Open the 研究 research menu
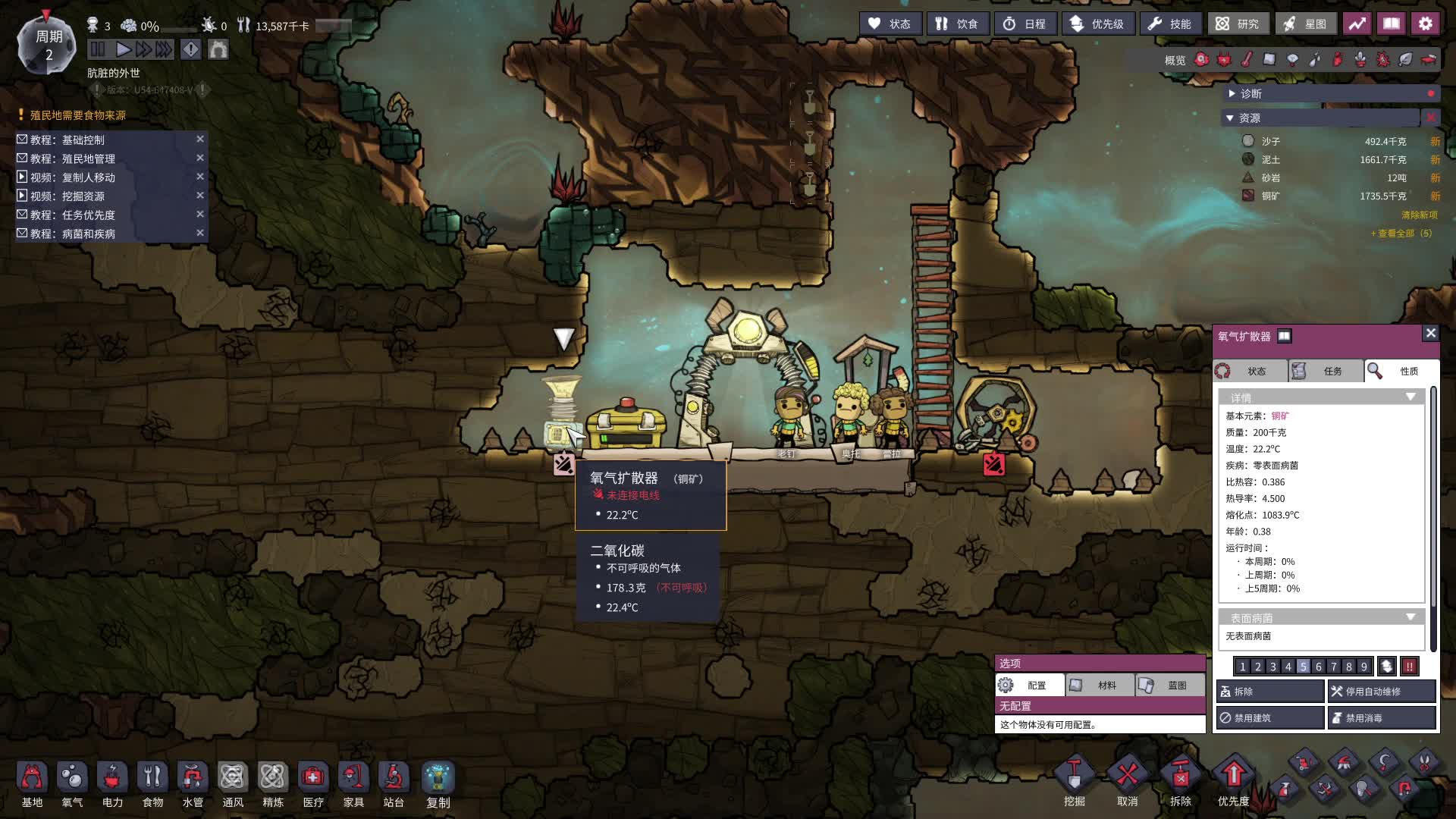The width and height of the screenshot is (1456, 819). tap(1238, 24)
